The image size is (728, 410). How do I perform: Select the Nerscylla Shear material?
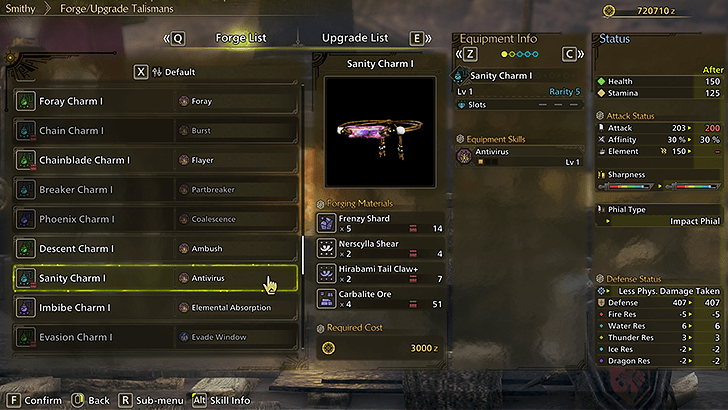coord(380,248)
